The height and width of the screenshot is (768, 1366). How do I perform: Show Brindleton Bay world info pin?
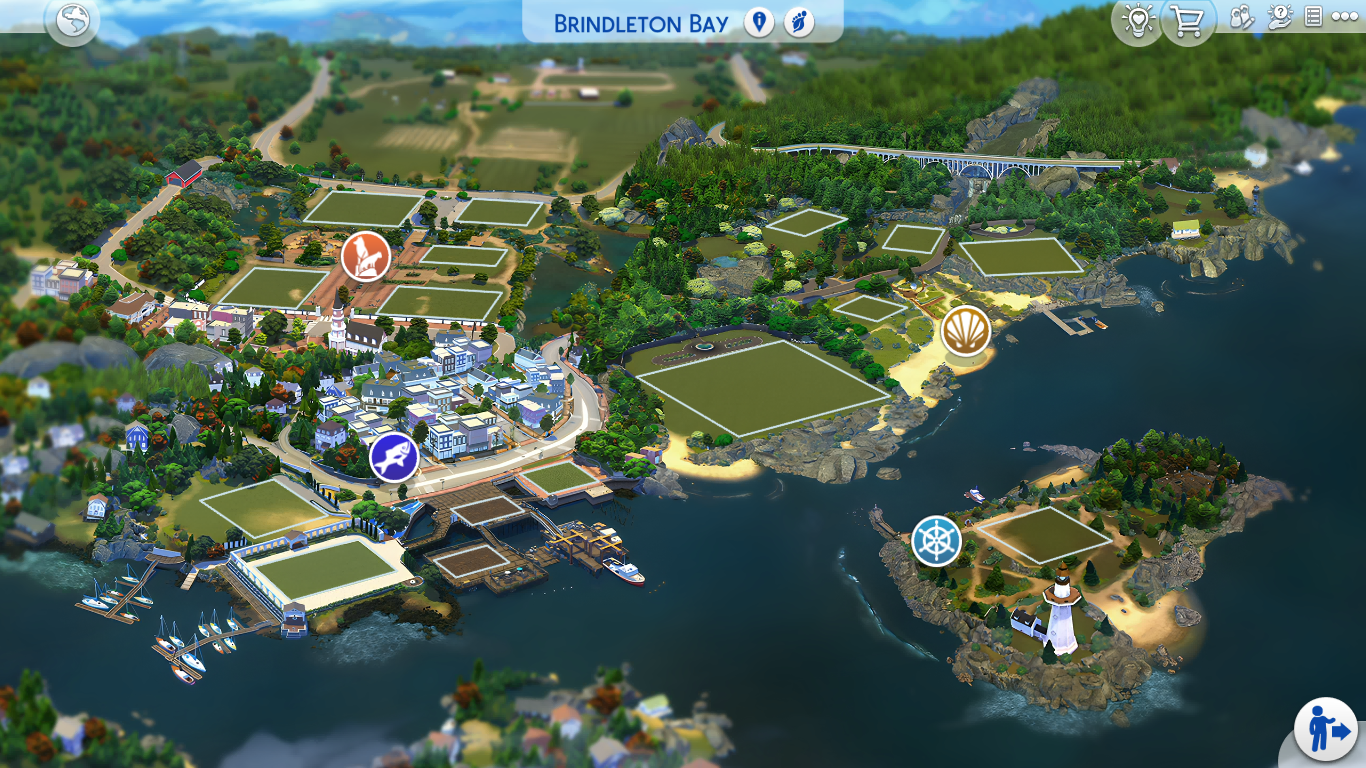click(759, 22)
